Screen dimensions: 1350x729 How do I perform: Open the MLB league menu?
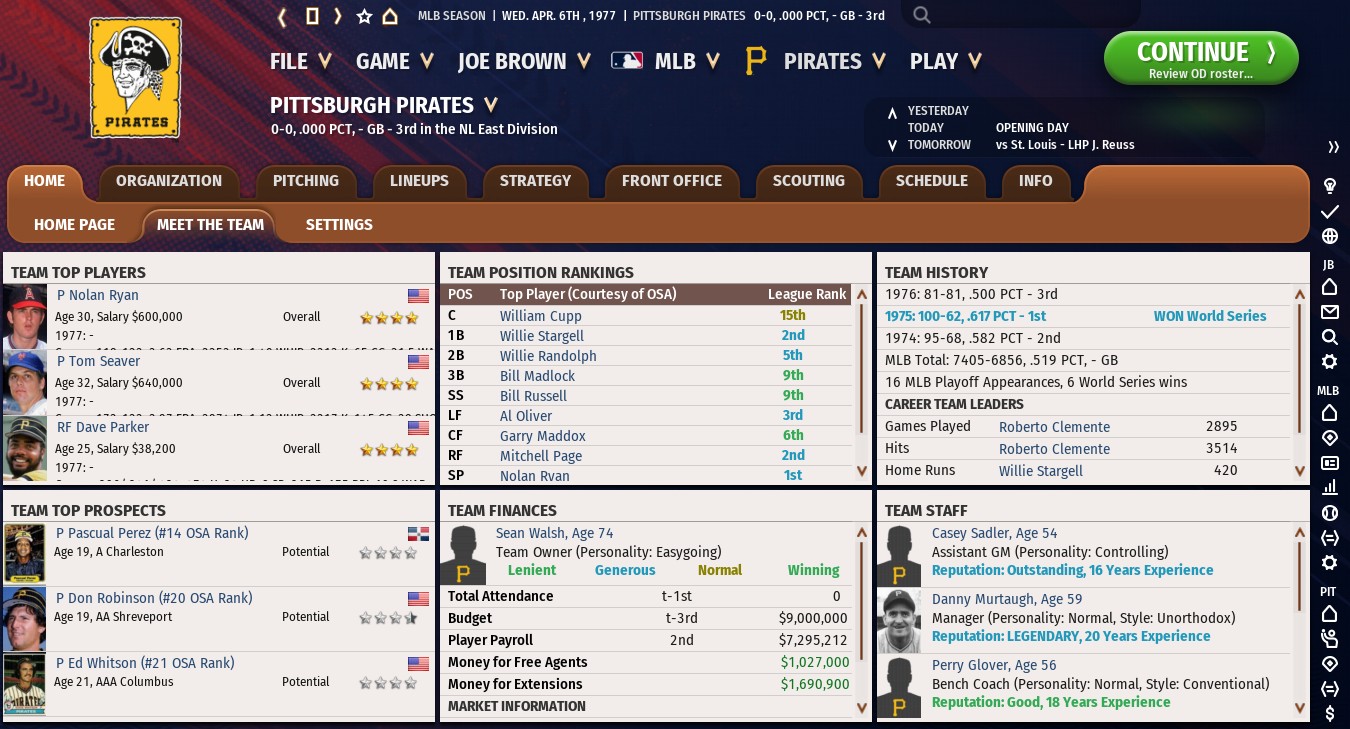click(x=666, y=61)
